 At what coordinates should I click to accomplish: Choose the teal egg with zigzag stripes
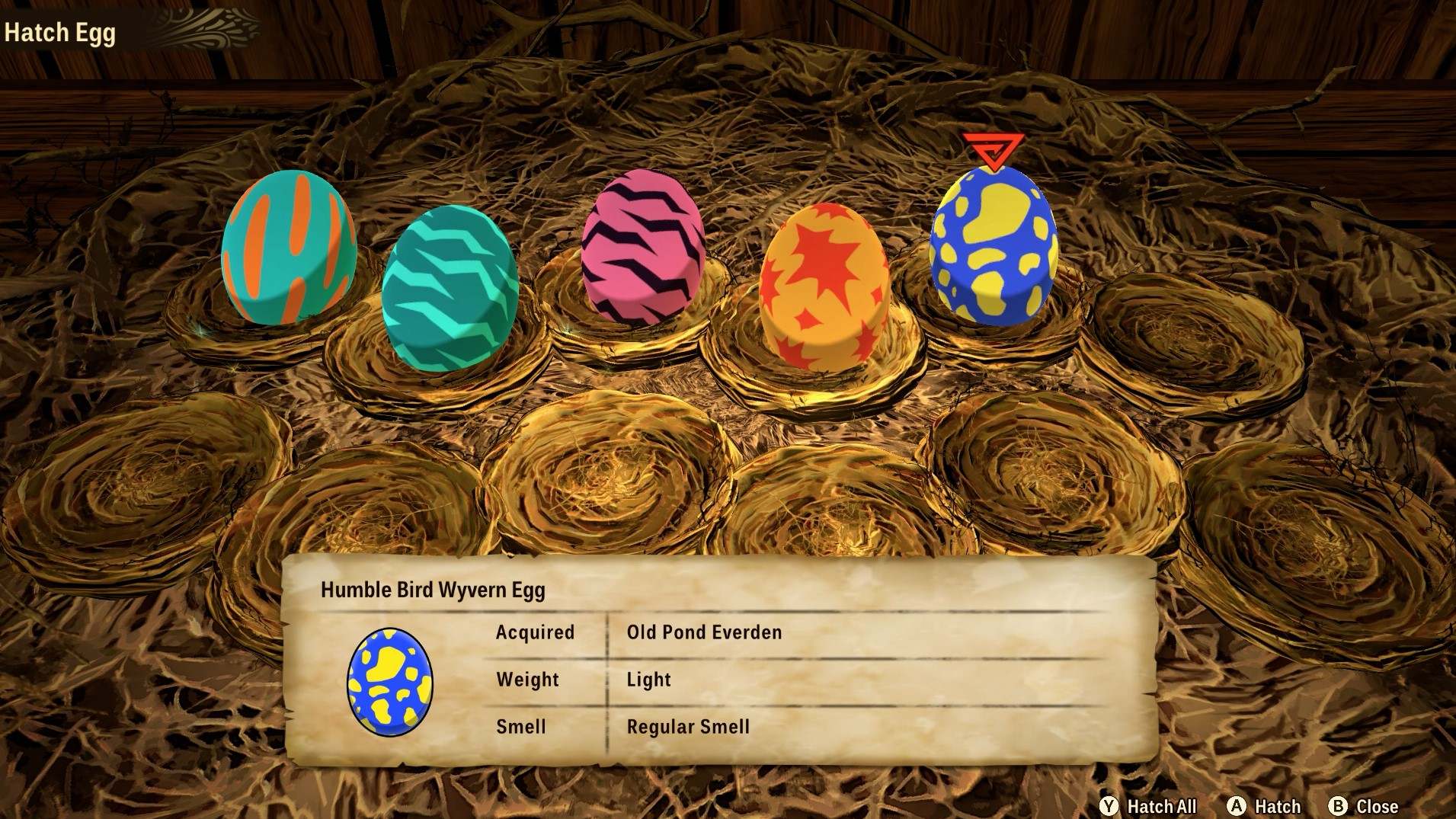pos(450,287)
